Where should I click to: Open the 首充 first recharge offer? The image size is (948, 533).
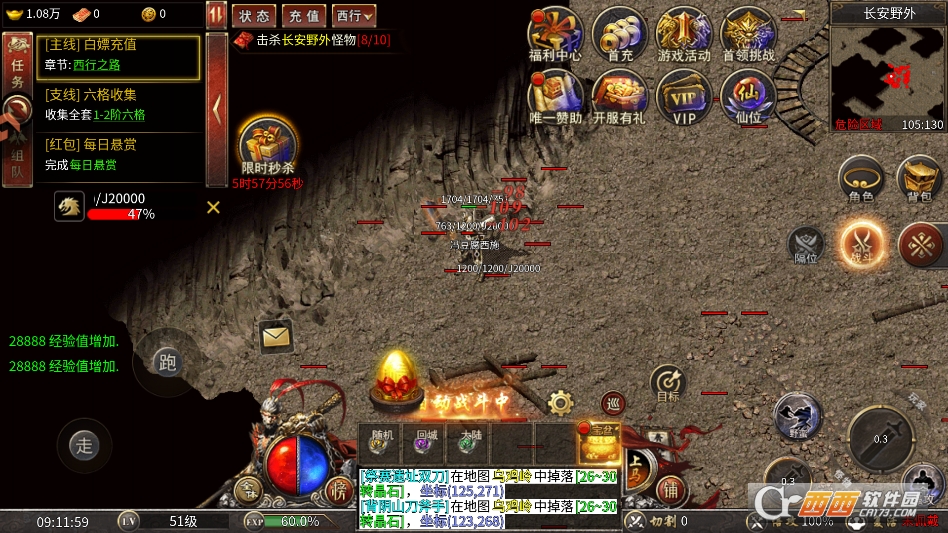coord(620,35)
